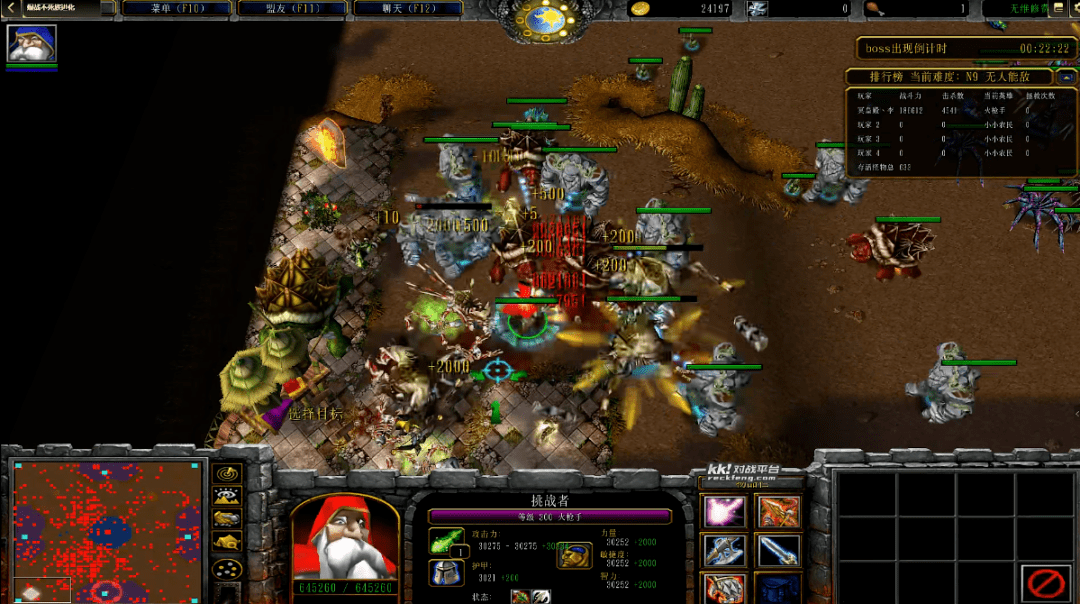Select the steel sword item
The width and height of the screenshot is (1080, 604).
[778, 550]
